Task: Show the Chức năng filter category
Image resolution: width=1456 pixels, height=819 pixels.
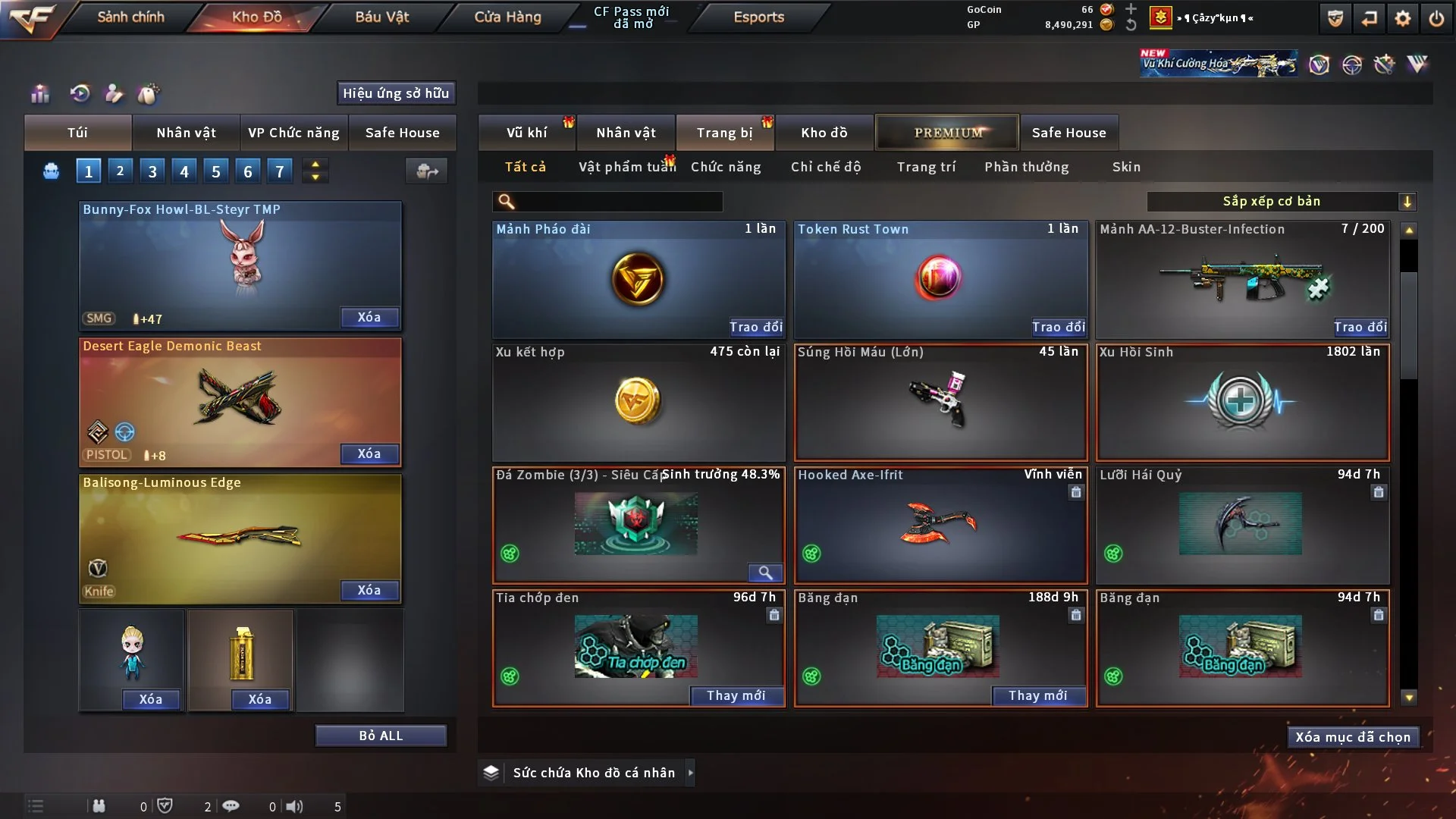Action: tap(726, 167)
